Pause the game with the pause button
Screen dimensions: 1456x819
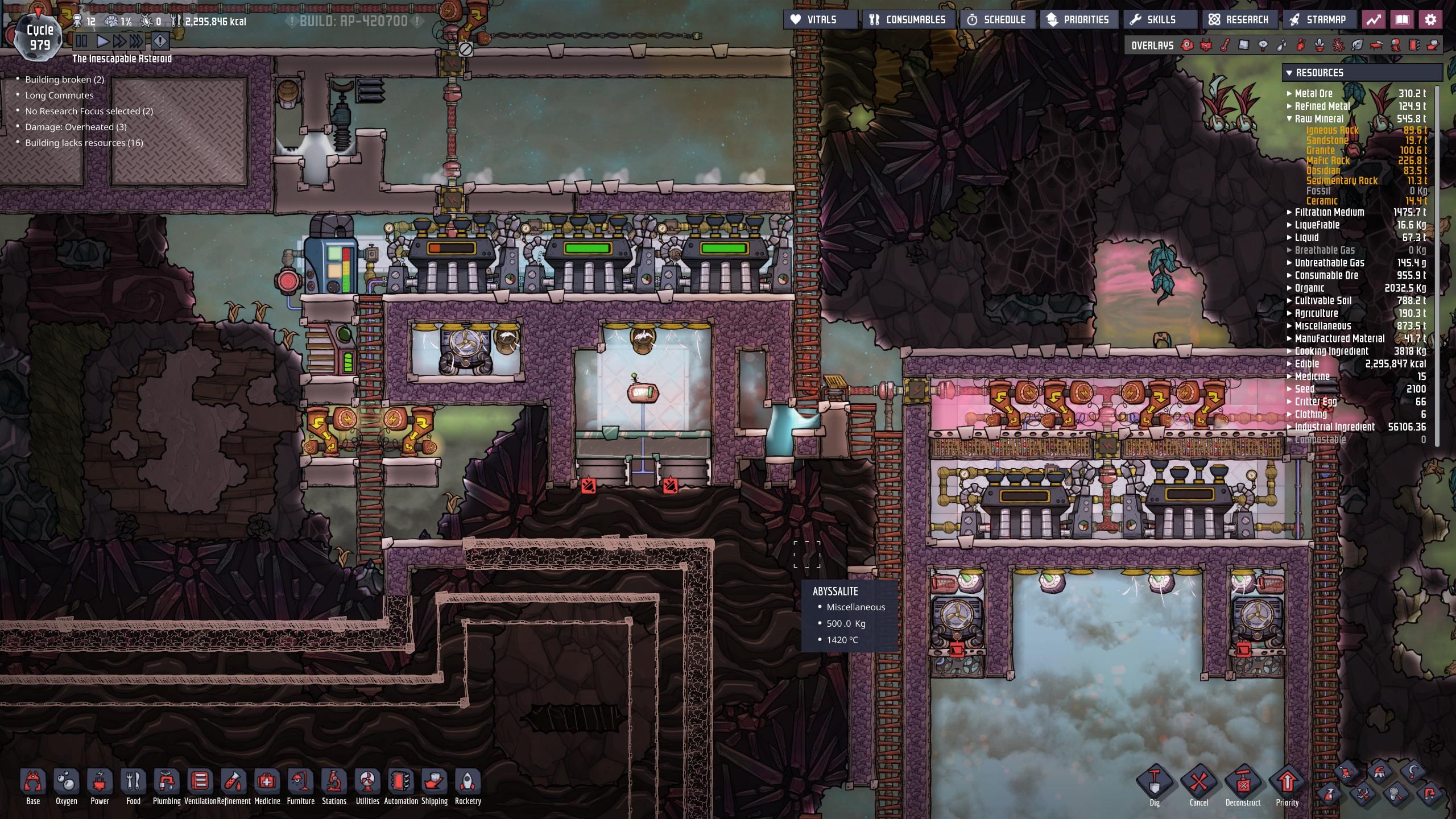81,41
